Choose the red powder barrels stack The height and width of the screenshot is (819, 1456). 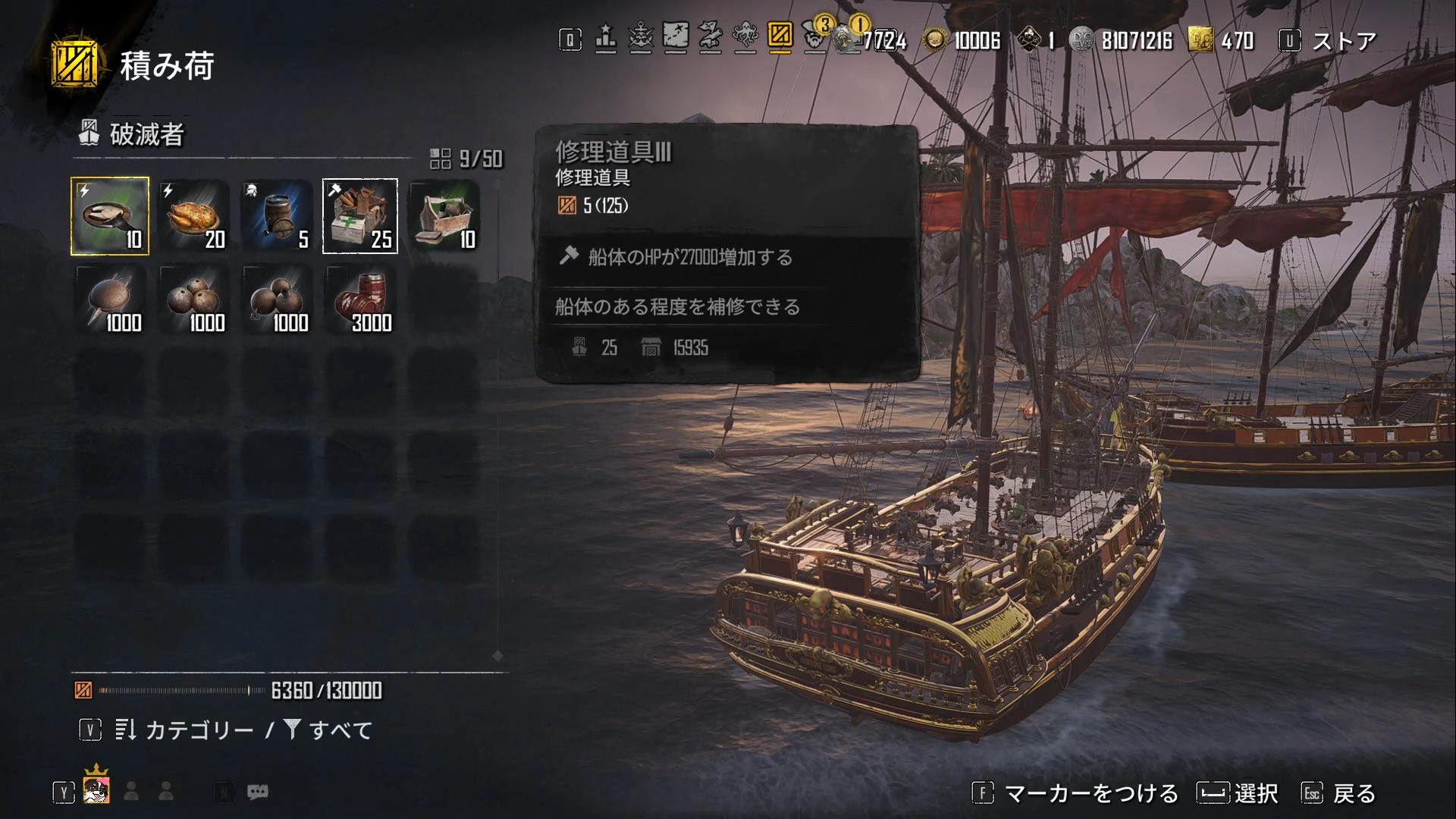point(360,300)
